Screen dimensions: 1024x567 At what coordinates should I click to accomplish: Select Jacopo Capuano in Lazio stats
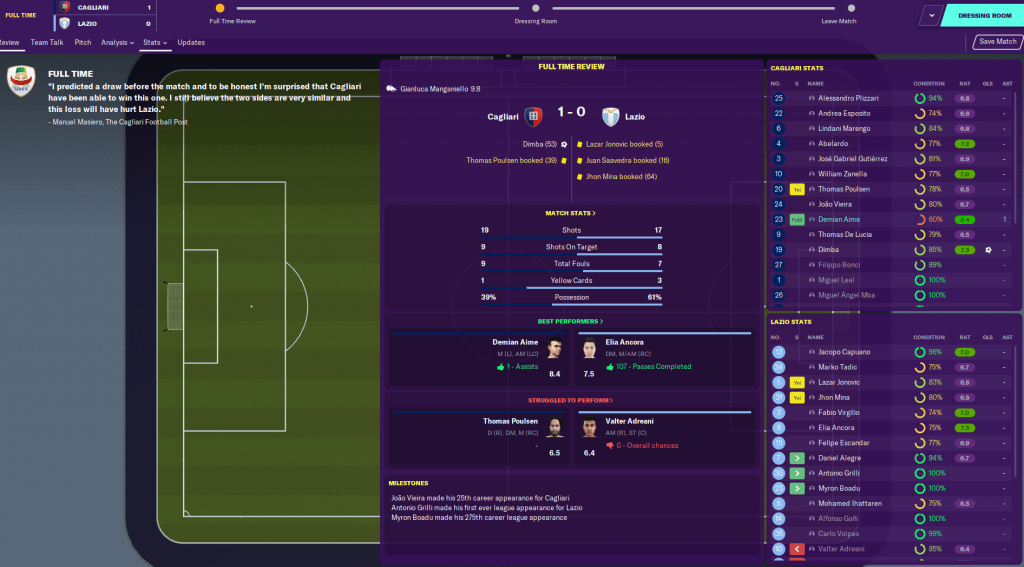coord(844,352)
